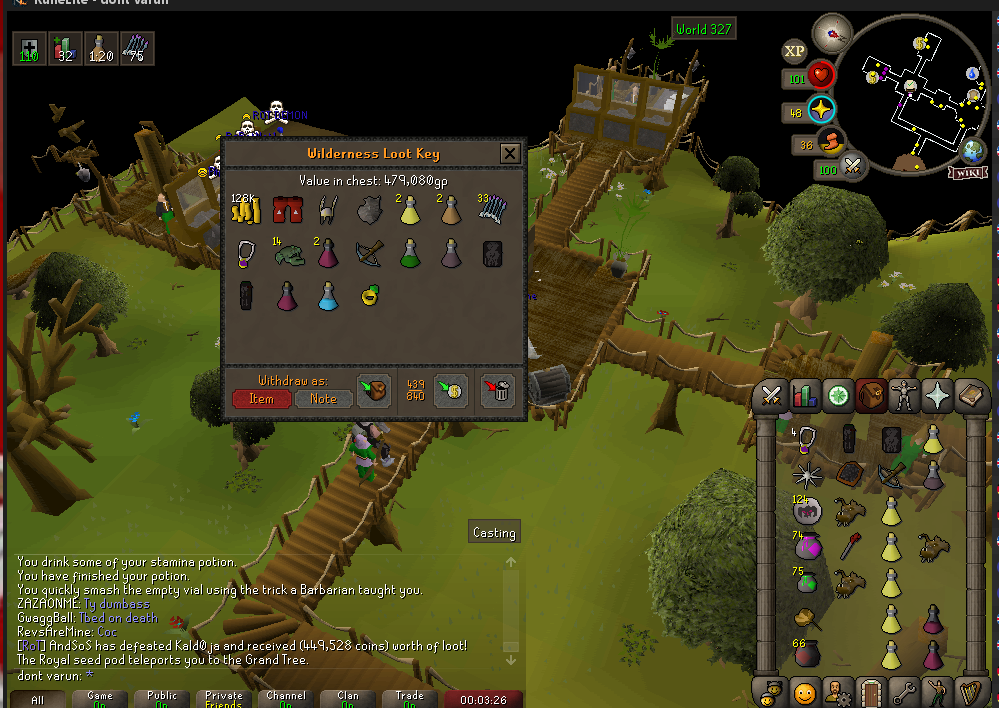Set withdraw mode to Note

coord(323,398)
